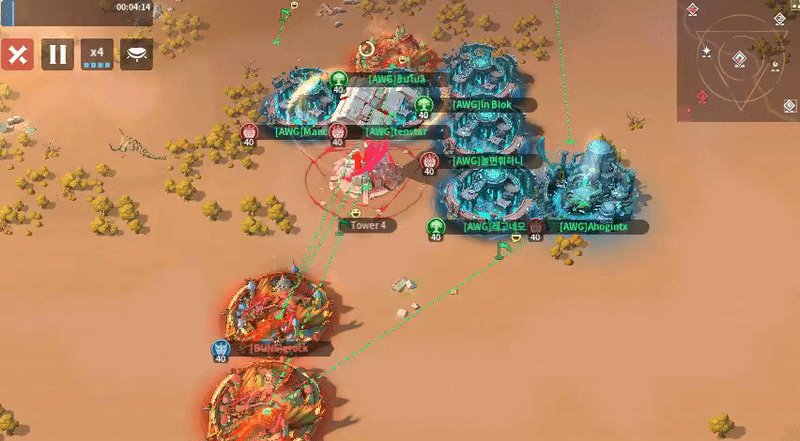The height and width of the screenshot is (441, 800).
Task: Select the [AWG]In Blok city label
Action: pyautogui.click(x=484, y=104)
